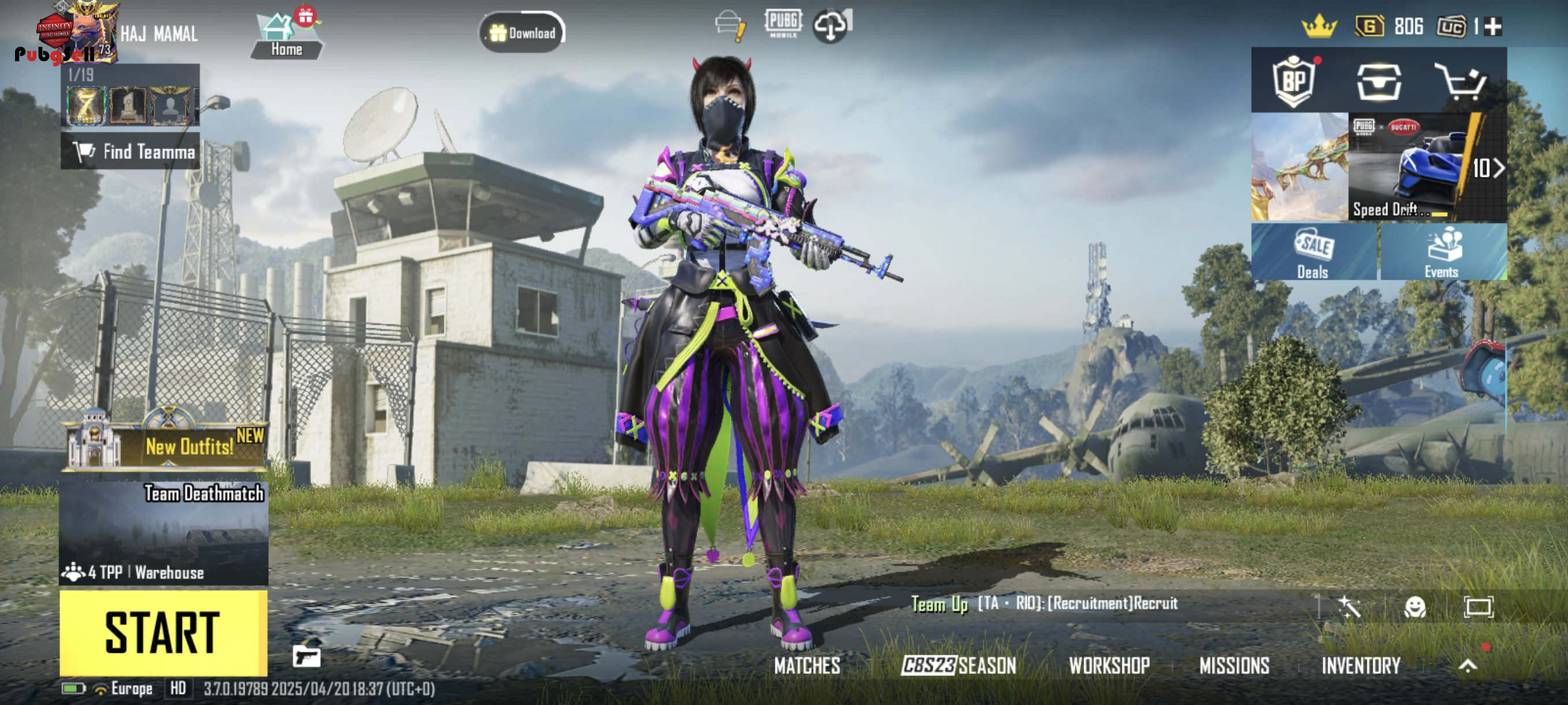The image size is (1568, 705).
Task: Open the C8S23 SEASON menu
Action: 959,666
